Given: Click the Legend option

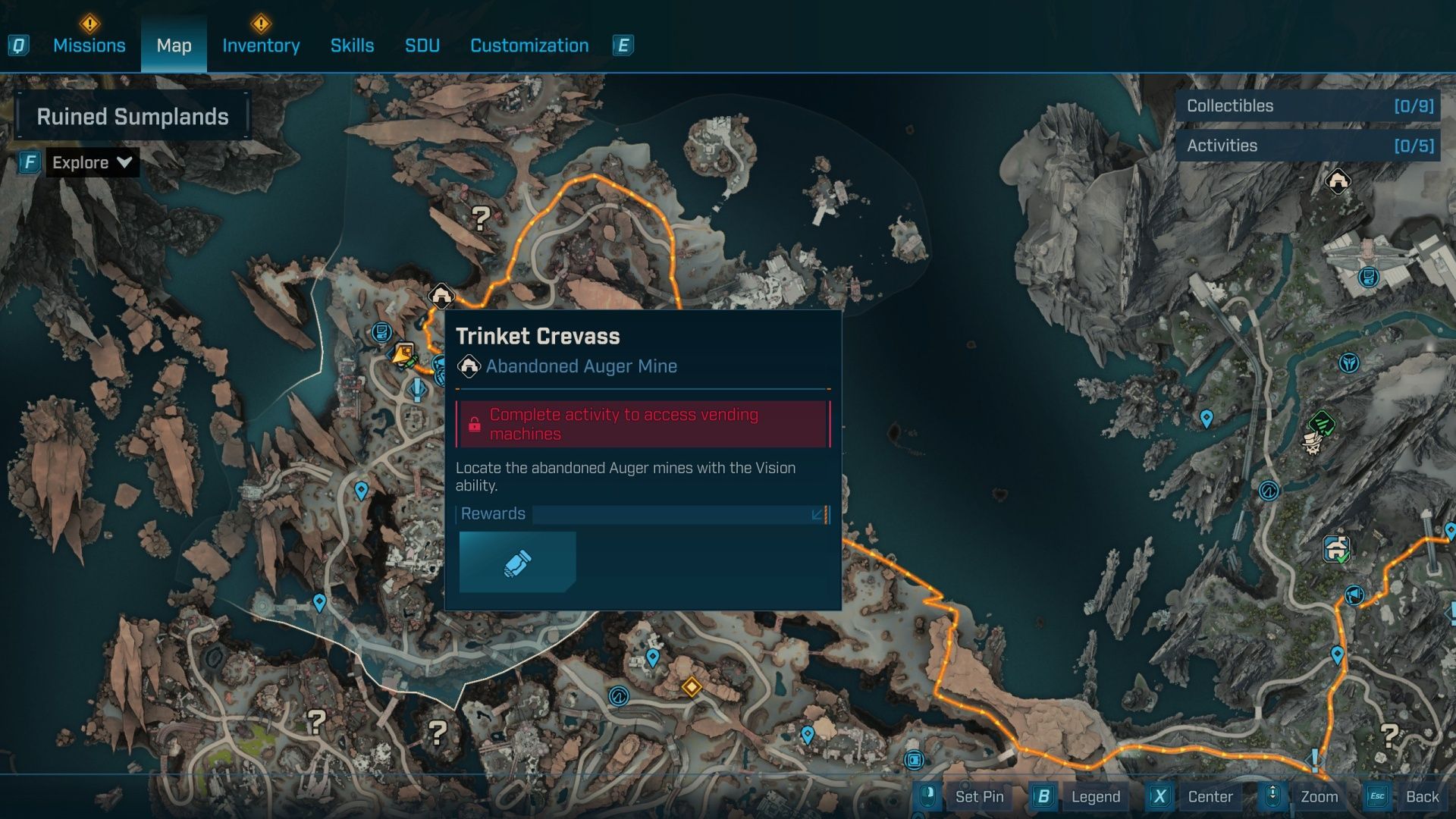Looking at the screenshot, I should pyautogui.click(x=1095, y=796).
